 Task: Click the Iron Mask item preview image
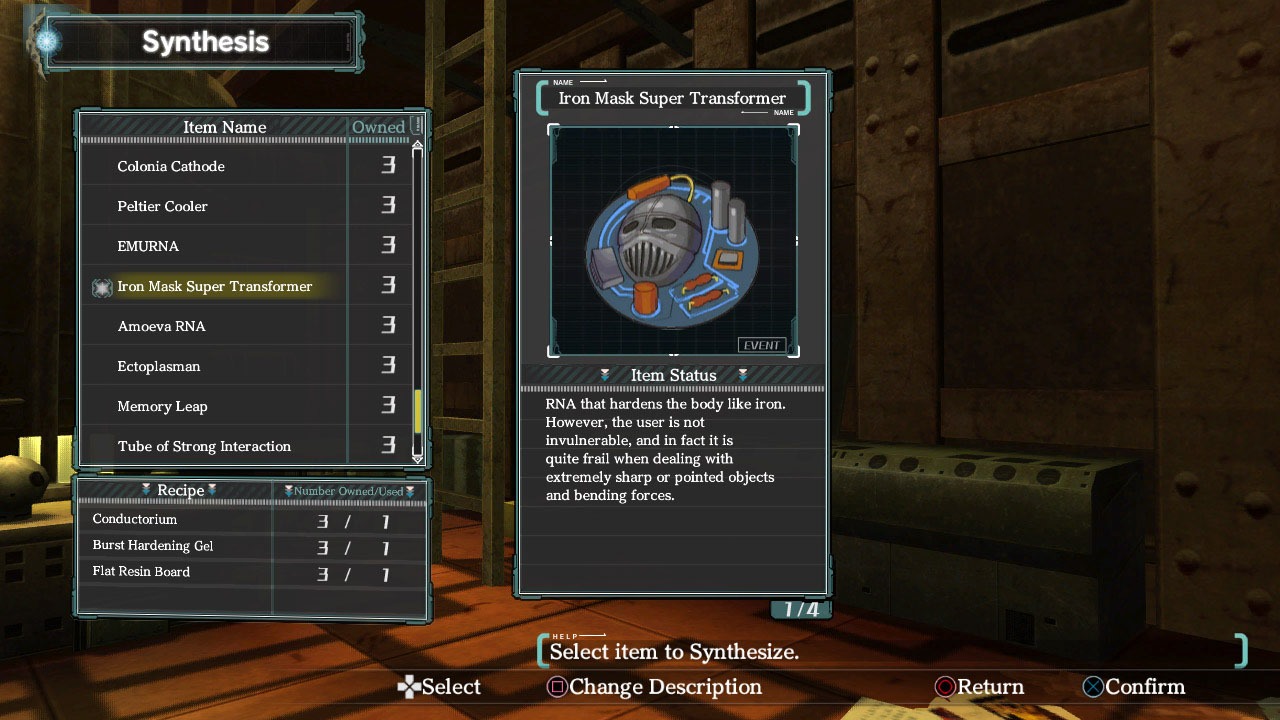tap(673, 241)
